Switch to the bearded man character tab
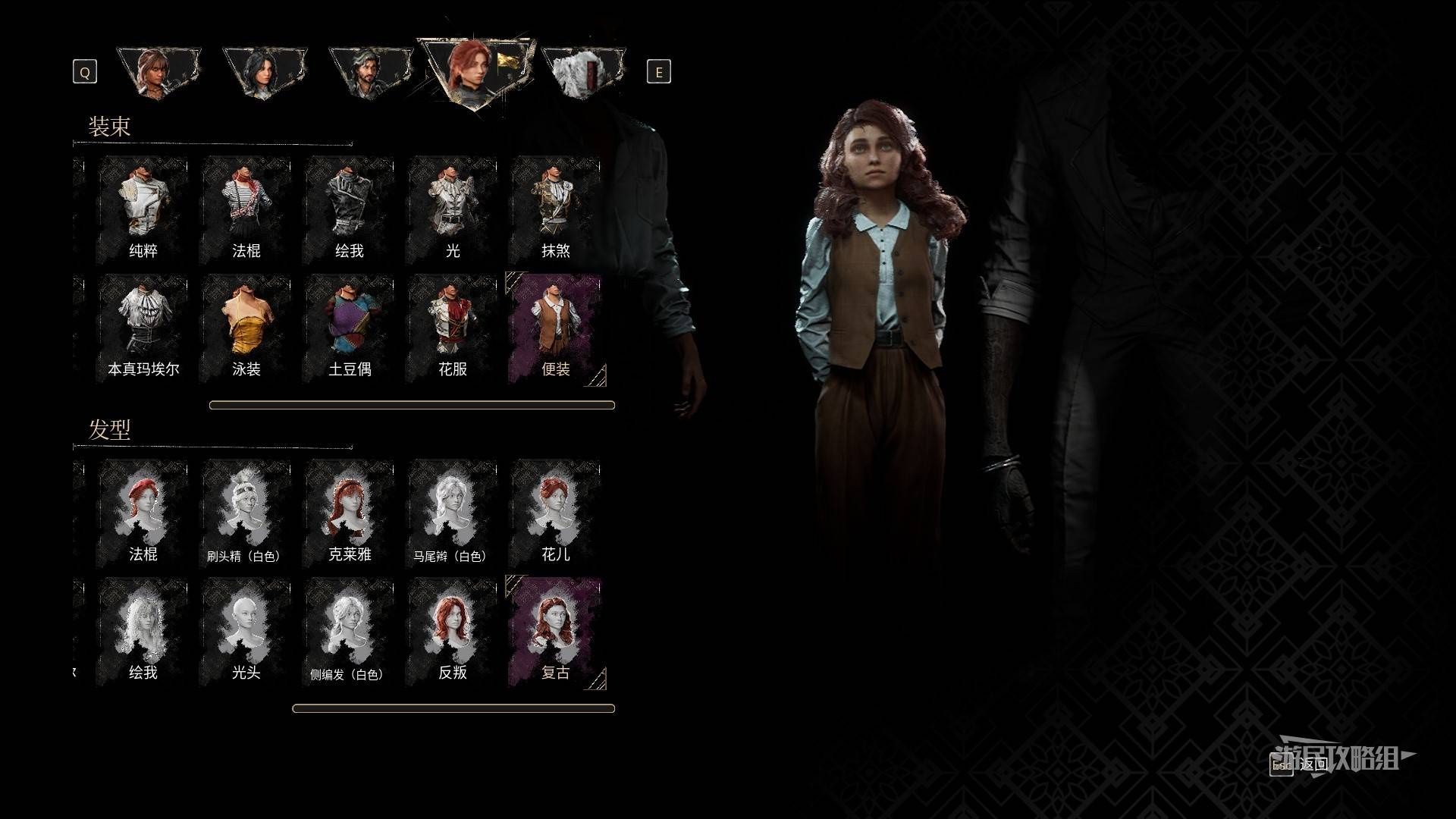1456x819 pixels. (370, 73)
